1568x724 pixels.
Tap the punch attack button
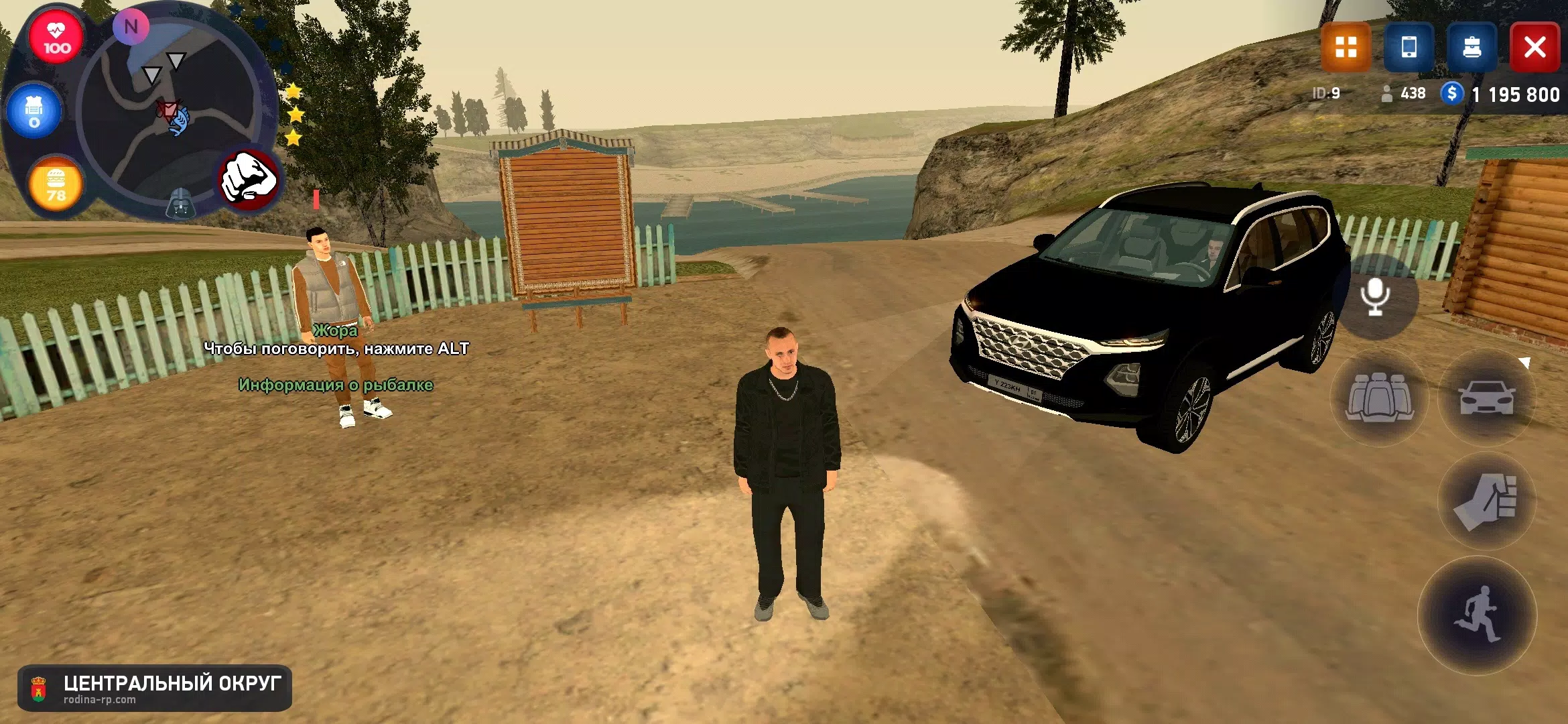(x=1486, y=501)
